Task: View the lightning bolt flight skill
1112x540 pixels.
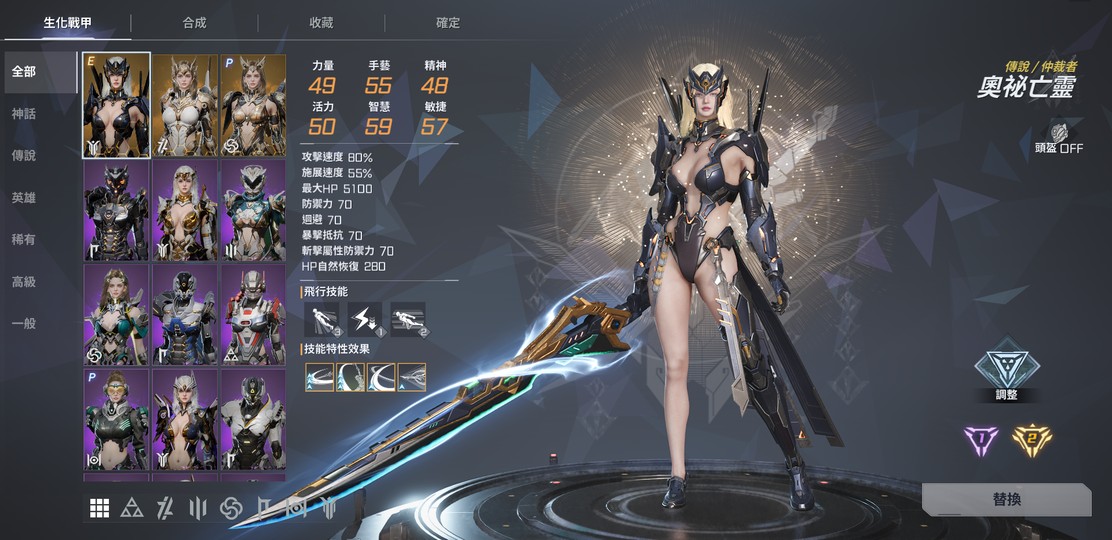Action: [365, 319]
